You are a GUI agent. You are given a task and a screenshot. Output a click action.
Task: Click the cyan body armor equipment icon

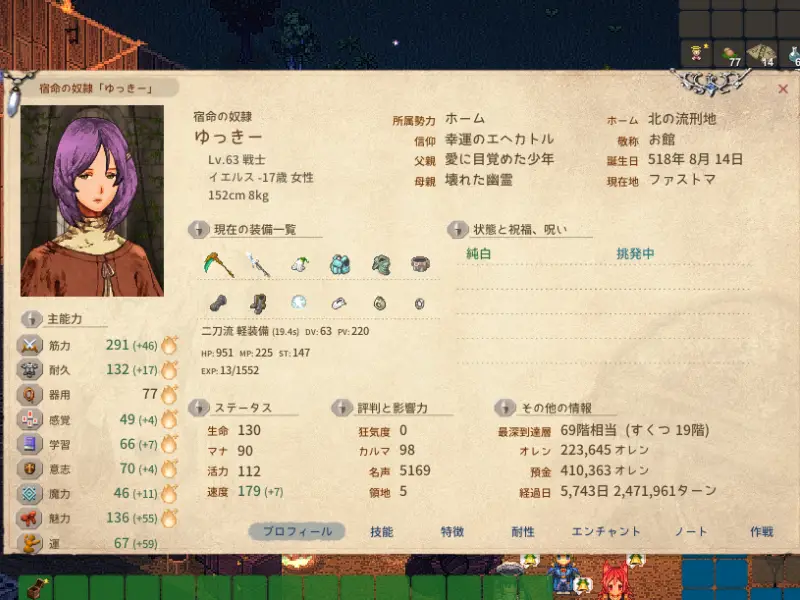340,265
